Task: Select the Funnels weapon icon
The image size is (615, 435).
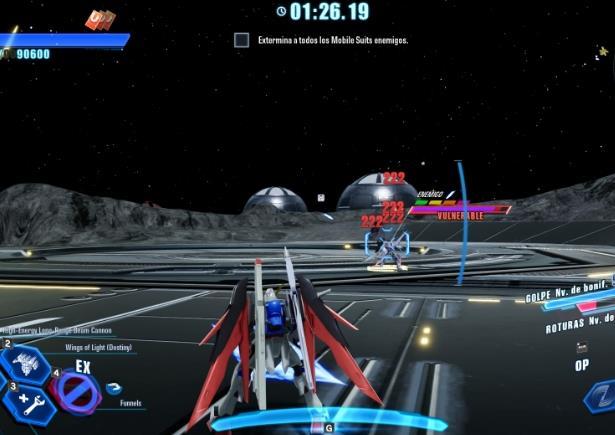Action: [x=113, y=389]
